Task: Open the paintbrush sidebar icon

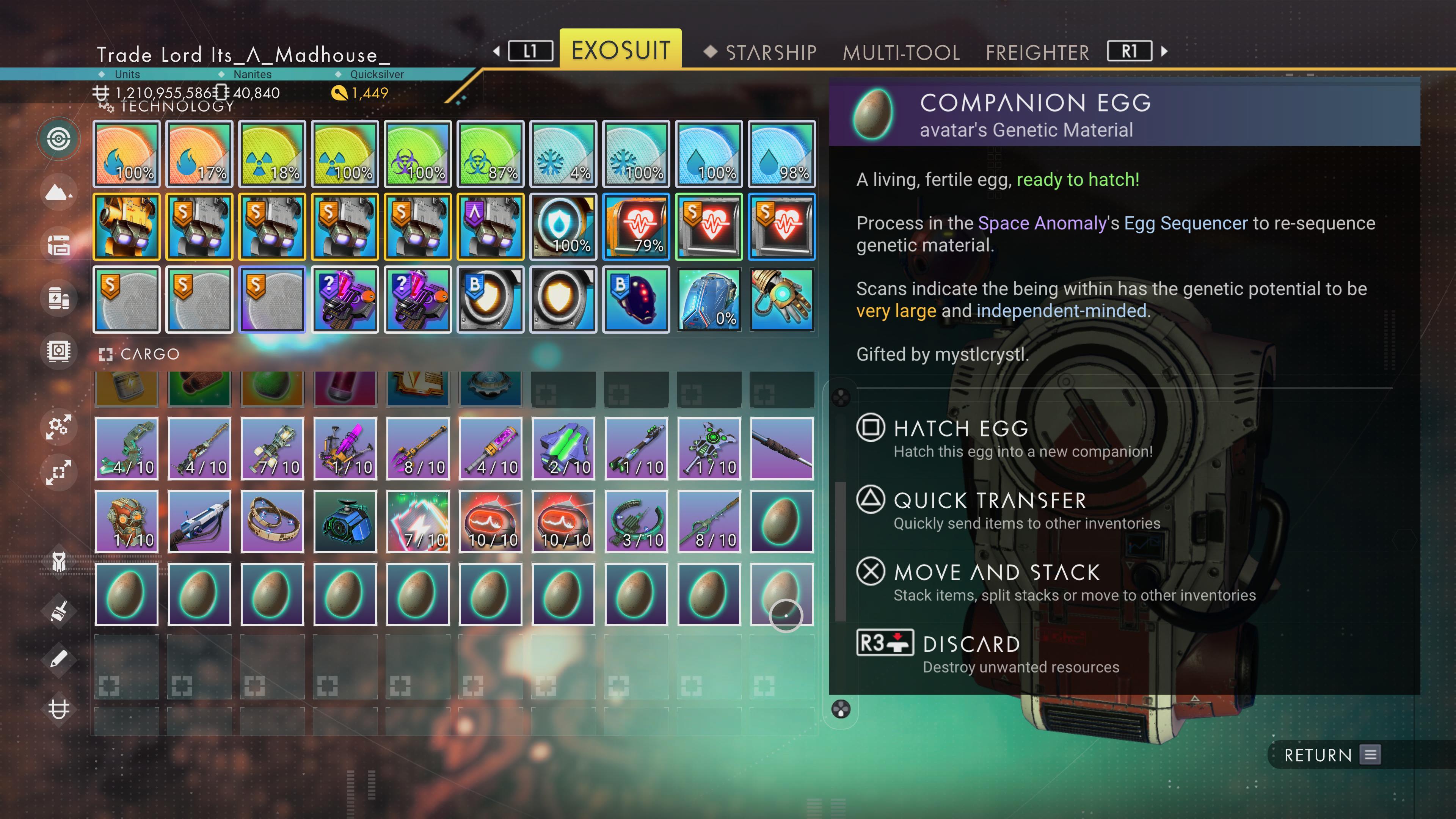Action: (59, 611)
